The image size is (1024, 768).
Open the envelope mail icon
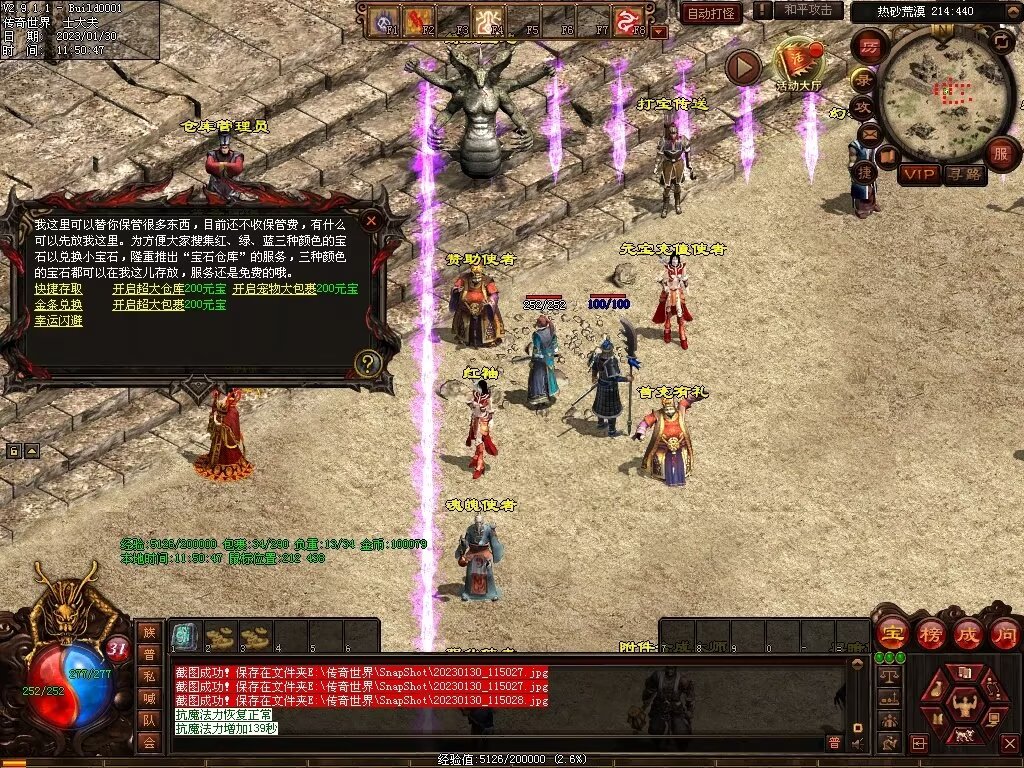[867, 134]
